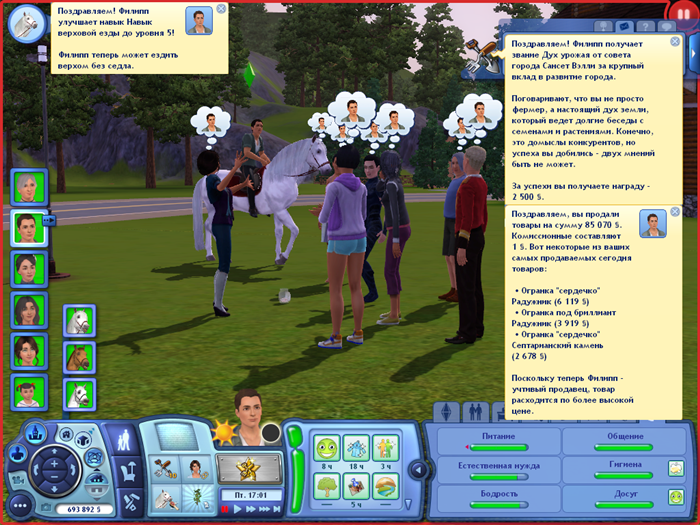Click the elderly Sim portrait at the top of the household list

pos(27,188)
